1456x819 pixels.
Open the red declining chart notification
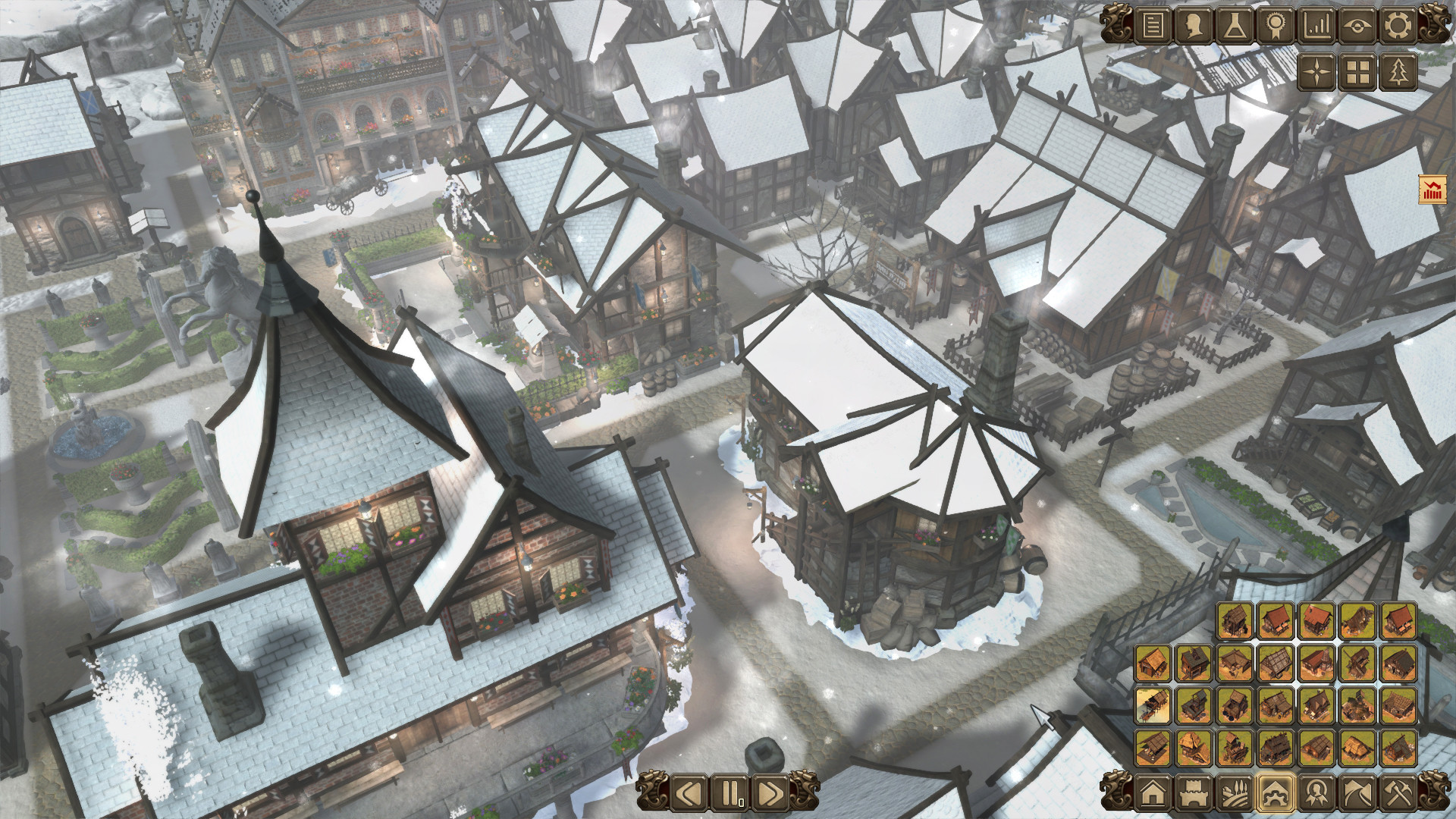pyautogui.click(x=1432, y=190)
